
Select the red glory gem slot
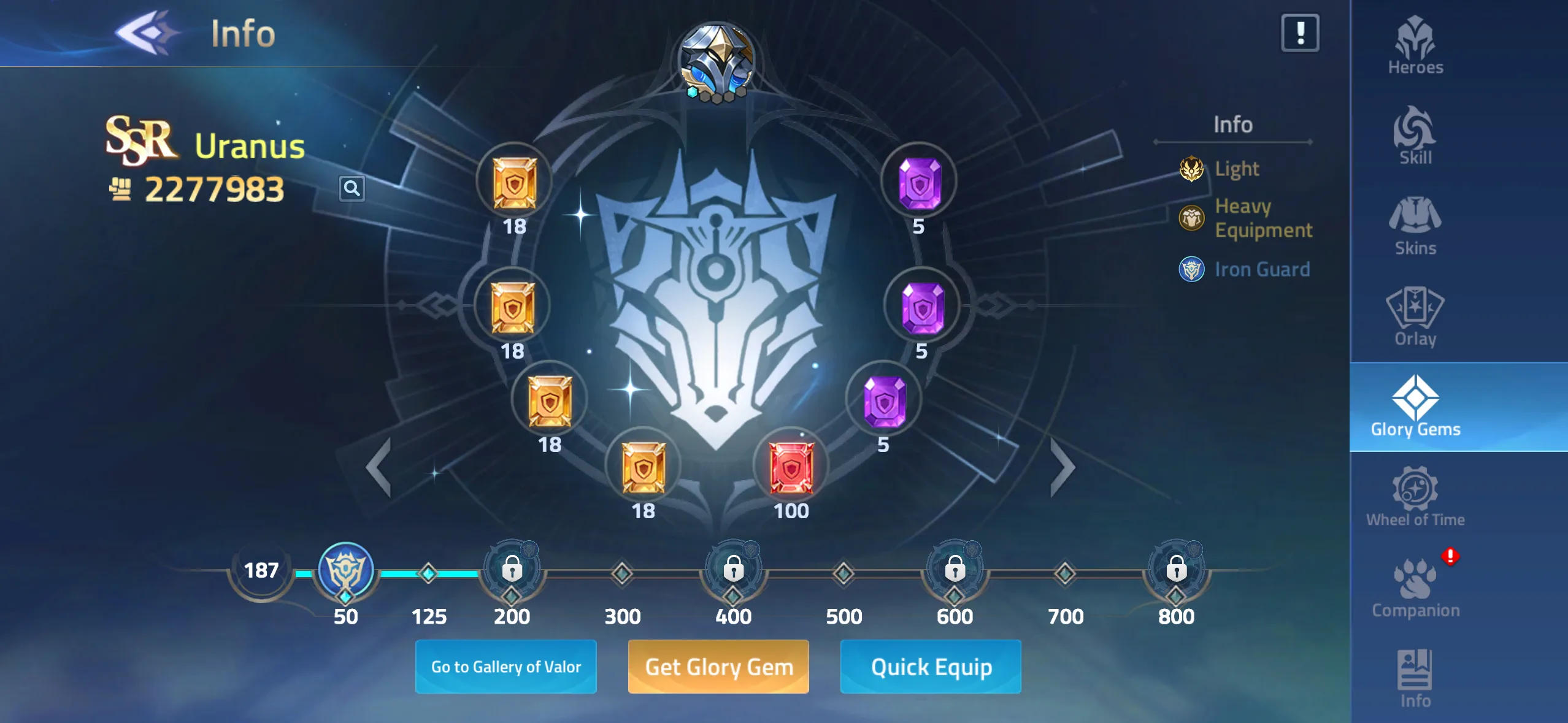pyautogui.click(x=791, y=469)
